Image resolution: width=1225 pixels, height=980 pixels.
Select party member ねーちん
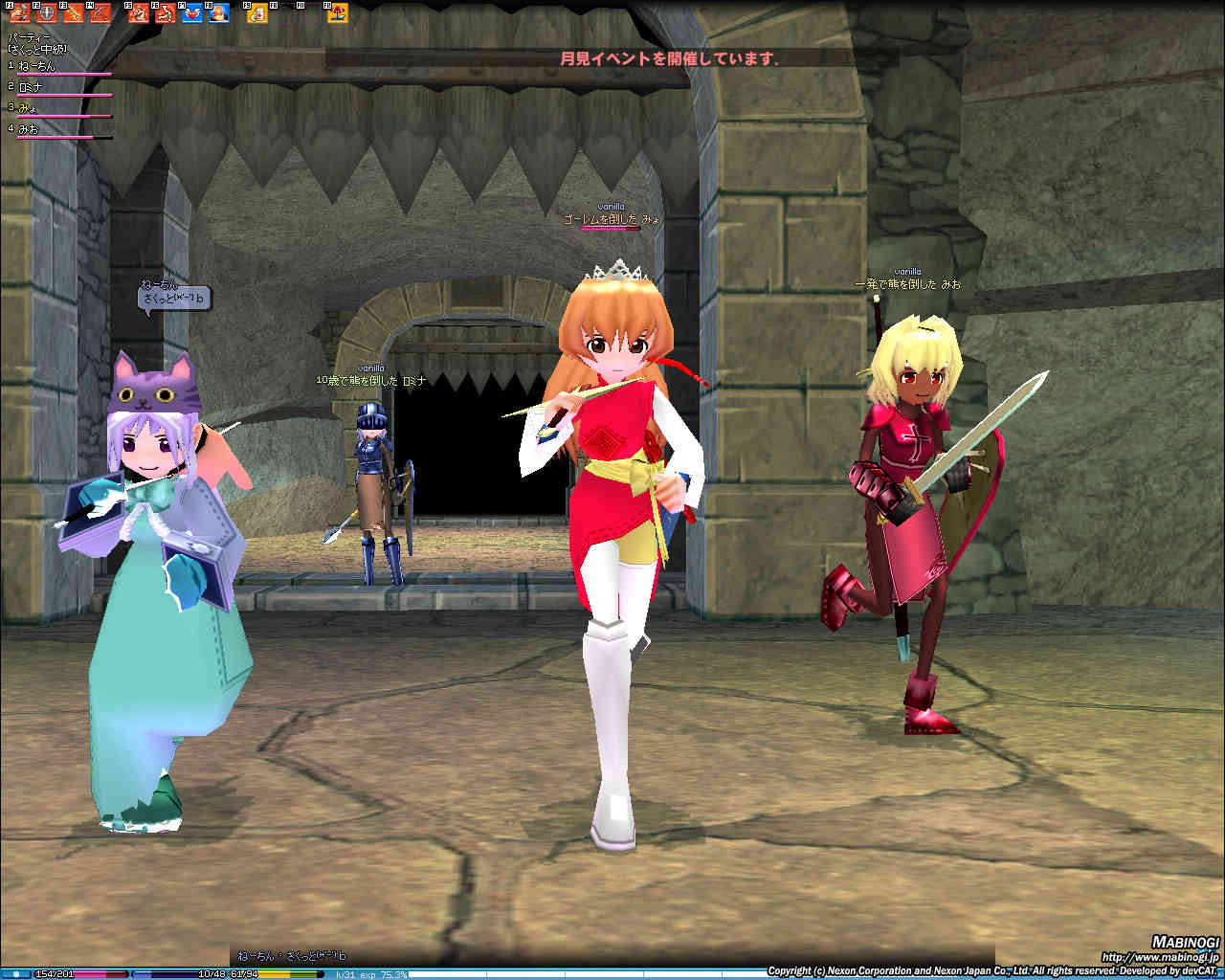[38, 66]
